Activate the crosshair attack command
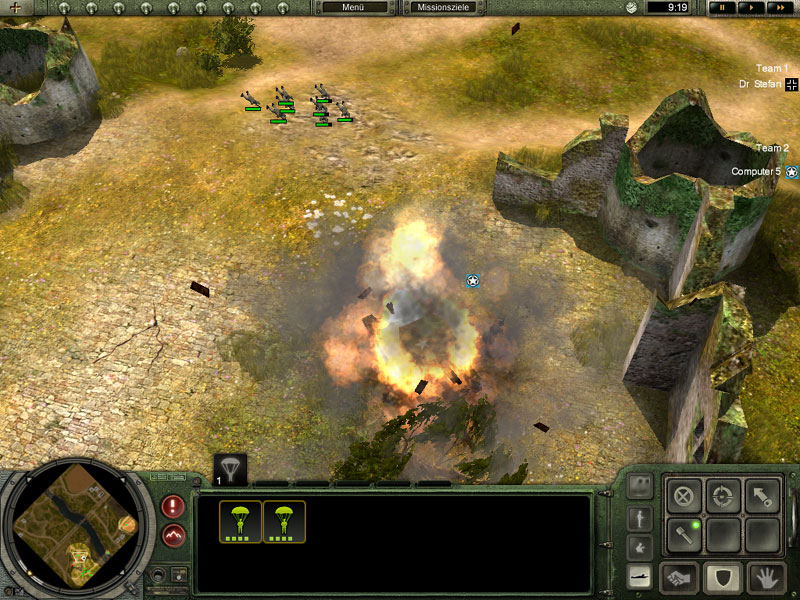Screen dimensions: 800x600 click(723, 495)
